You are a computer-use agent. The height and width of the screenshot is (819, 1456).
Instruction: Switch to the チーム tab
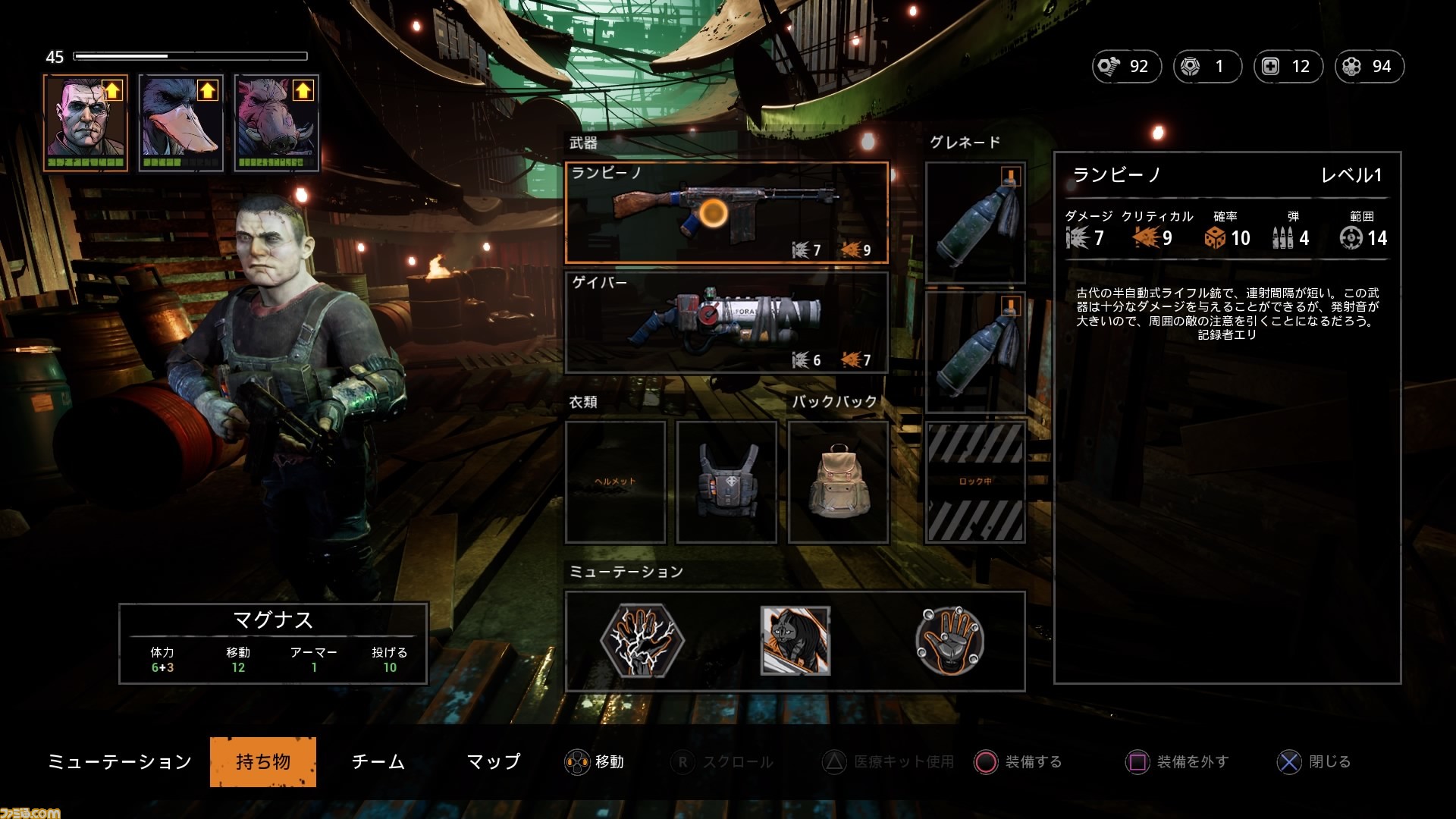[x=378, y=761]
